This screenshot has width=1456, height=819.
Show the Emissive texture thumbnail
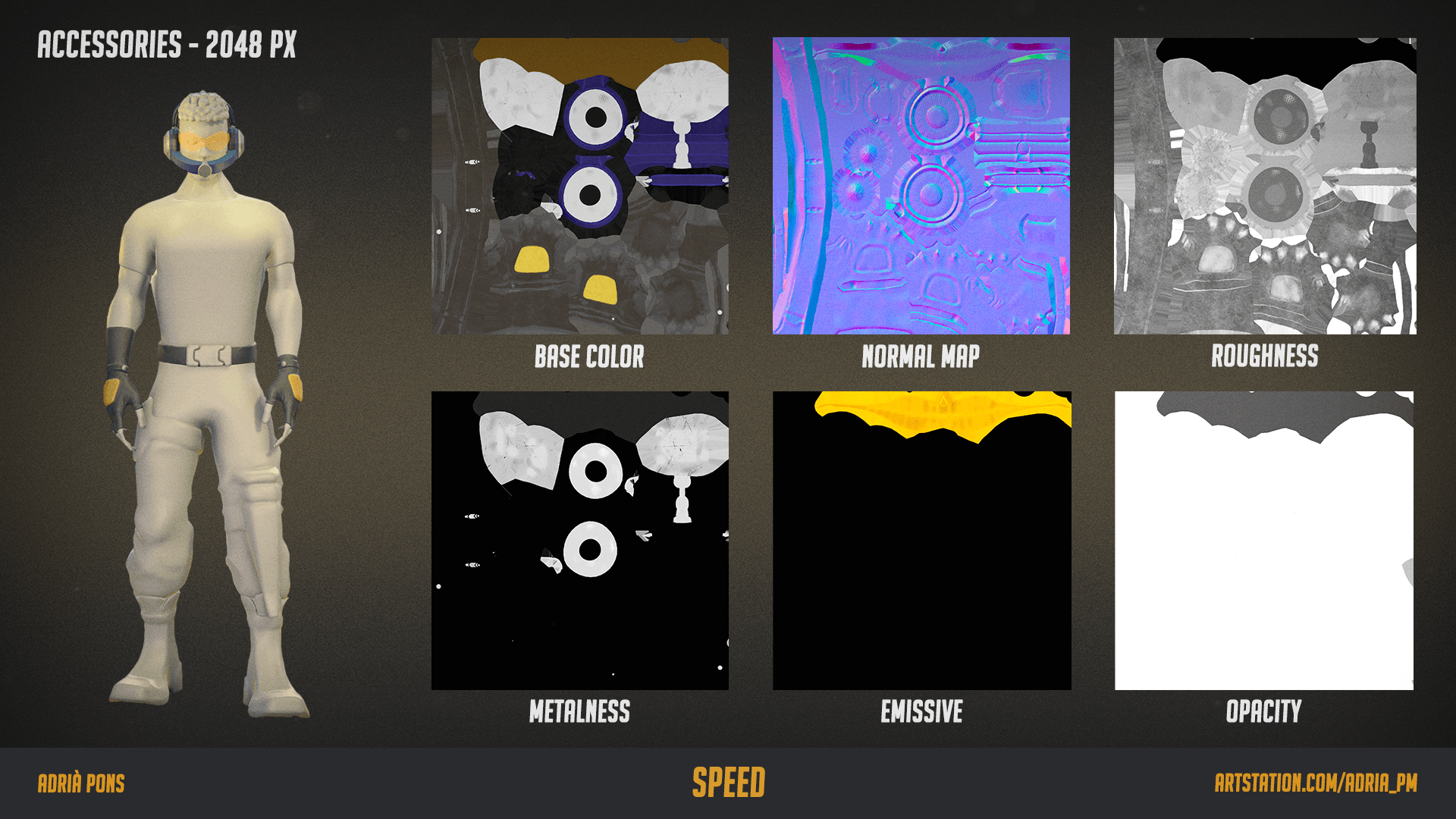[921, 540]
